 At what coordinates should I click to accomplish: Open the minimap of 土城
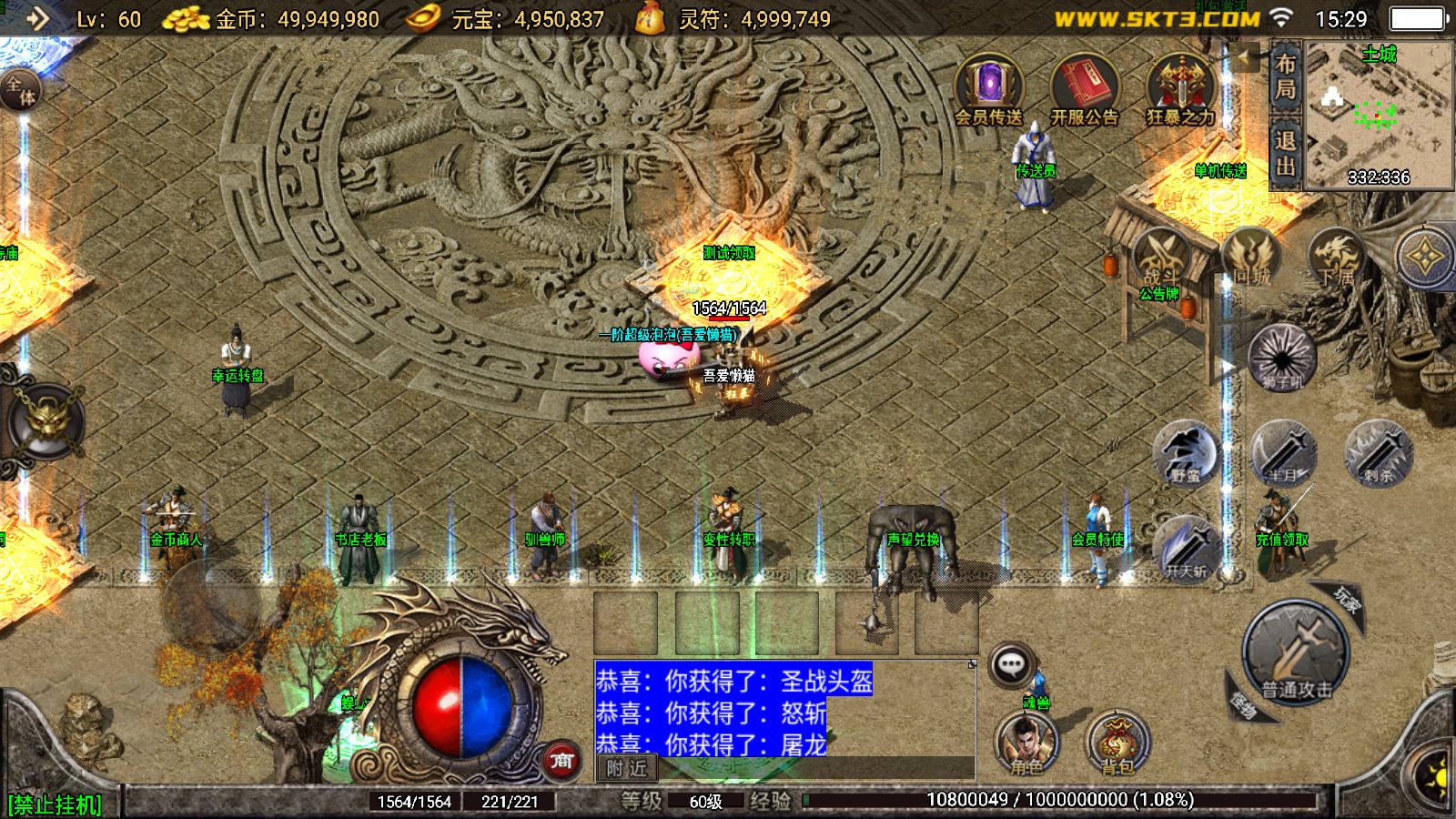click(1378, 114)
